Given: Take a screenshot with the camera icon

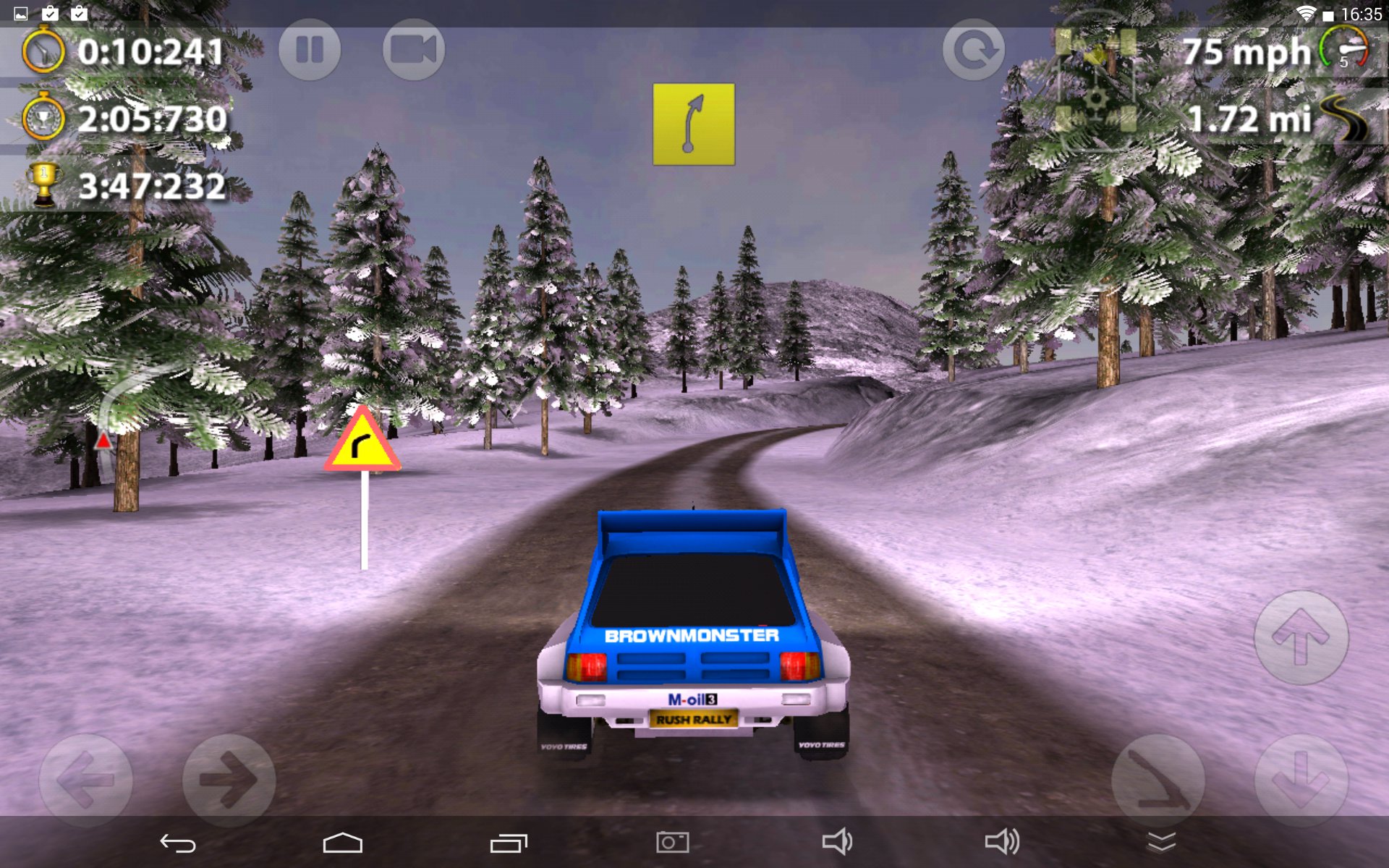Looking at the screenshot, I should [672, 843].
